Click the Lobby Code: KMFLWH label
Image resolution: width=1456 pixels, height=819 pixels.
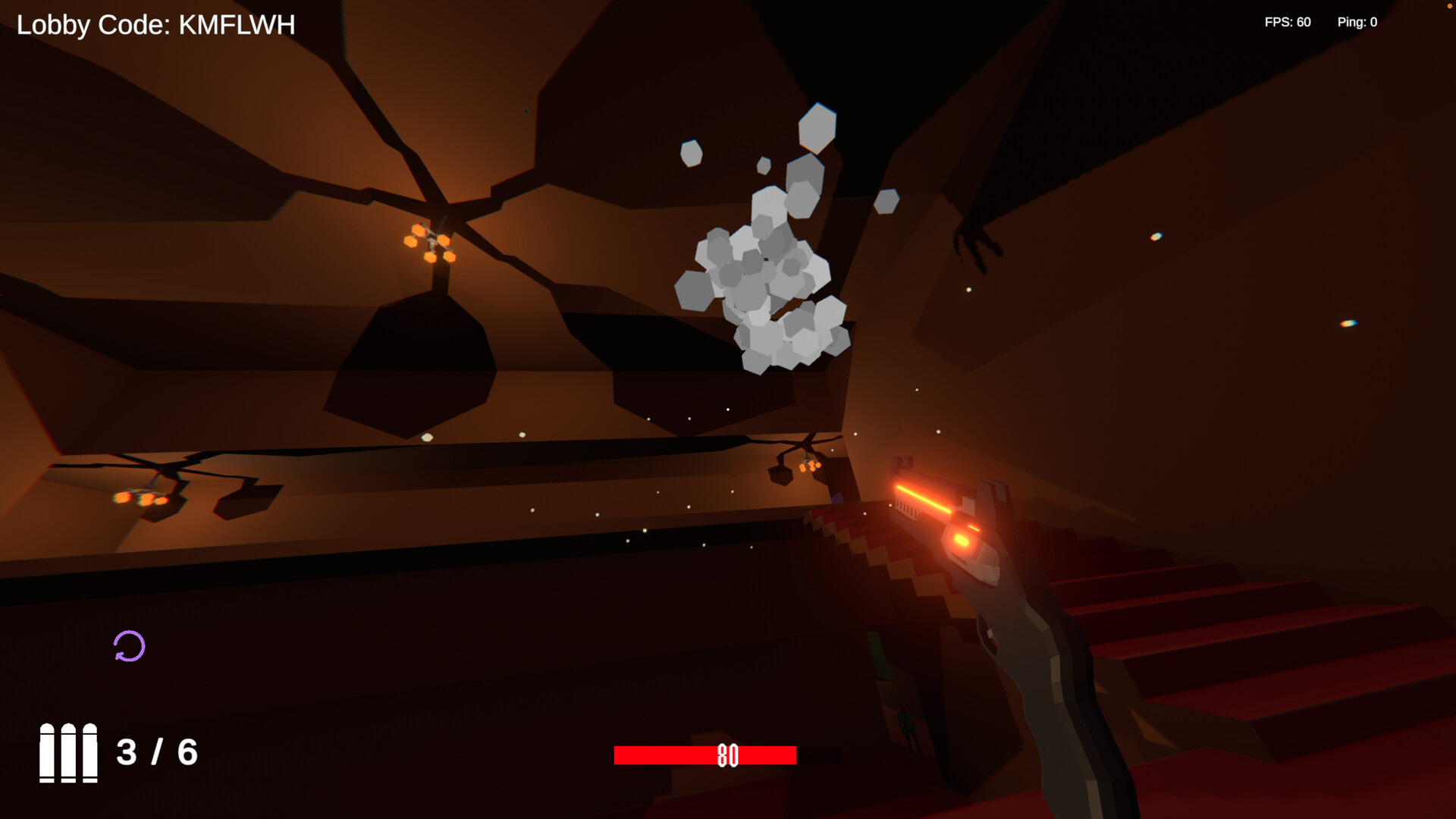pyautogui.click(x=154, y=24)
